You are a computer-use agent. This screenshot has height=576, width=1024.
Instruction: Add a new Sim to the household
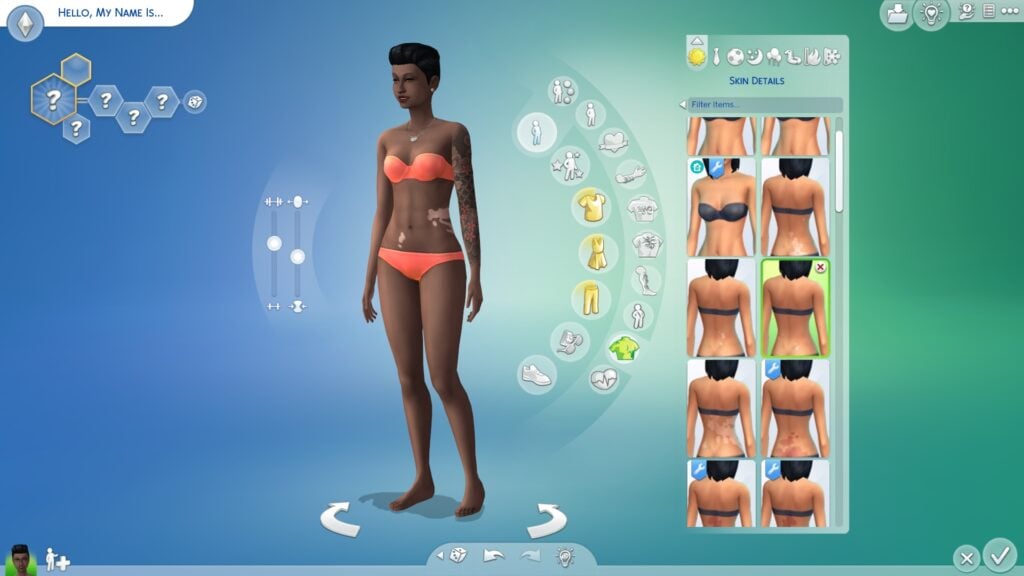coord(56,559)
